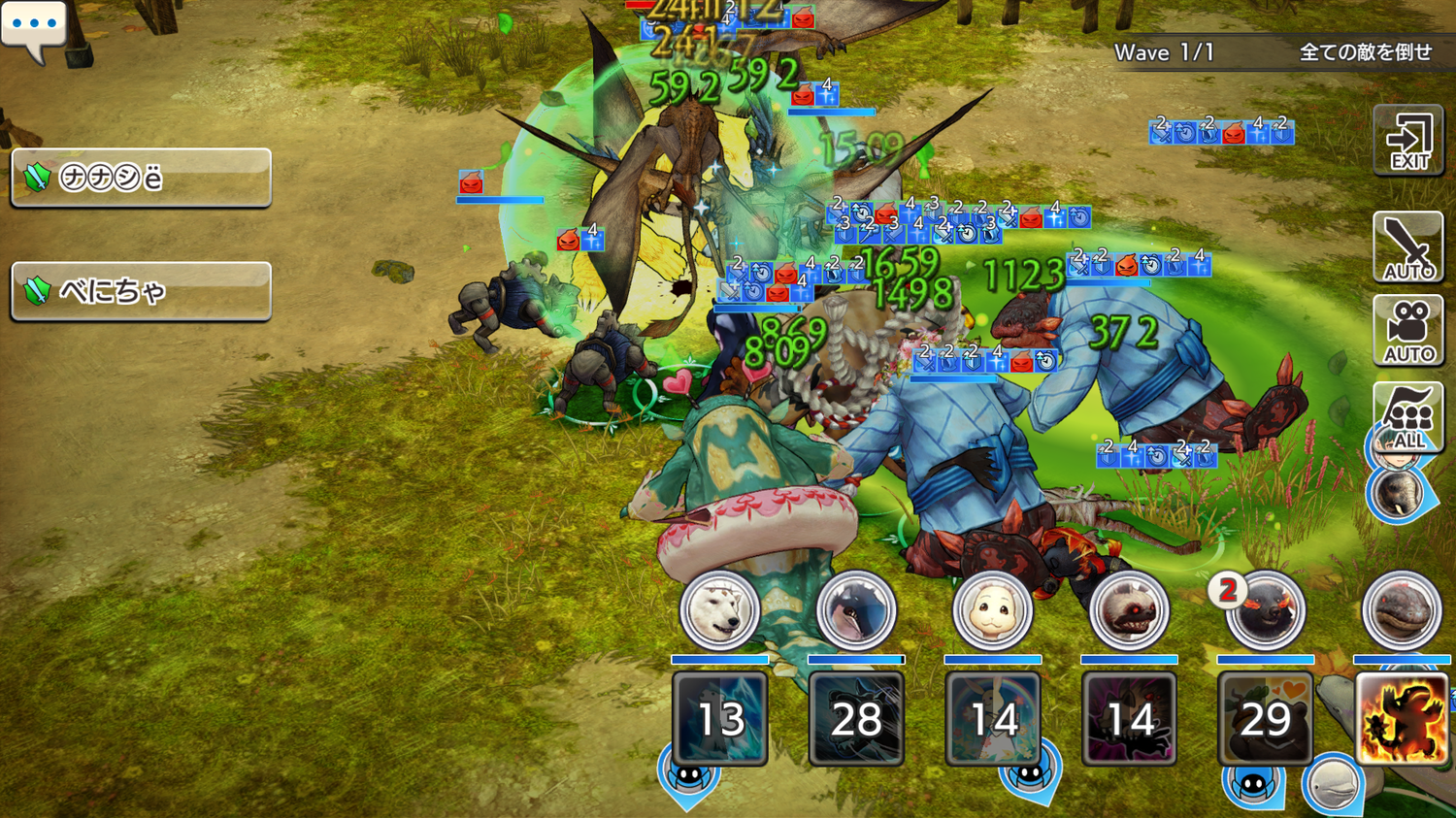This screenshot has width=1456, height=818.
Task: Toggle the sword AUTO battle button
Action: click(1407, 247)
